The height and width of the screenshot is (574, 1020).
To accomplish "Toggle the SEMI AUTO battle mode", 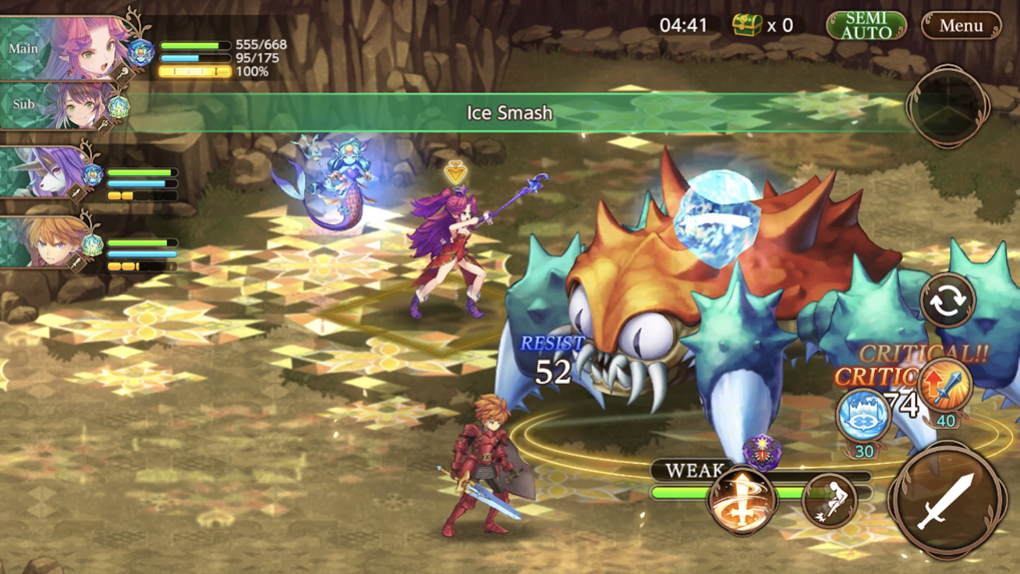I will tap(866, 26).
